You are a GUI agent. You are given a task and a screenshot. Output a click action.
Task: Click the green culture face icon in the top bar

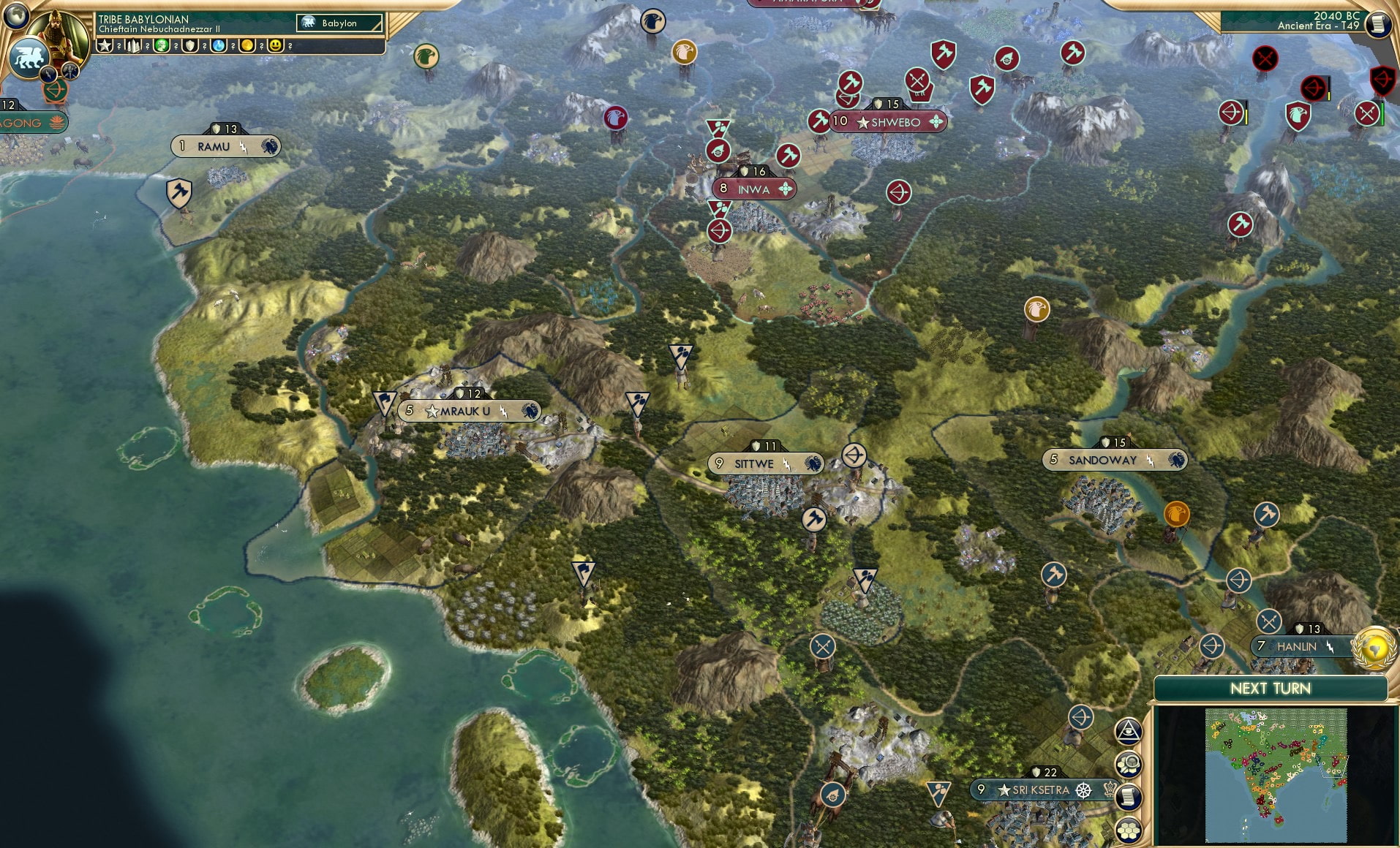[x=159, y=45]
